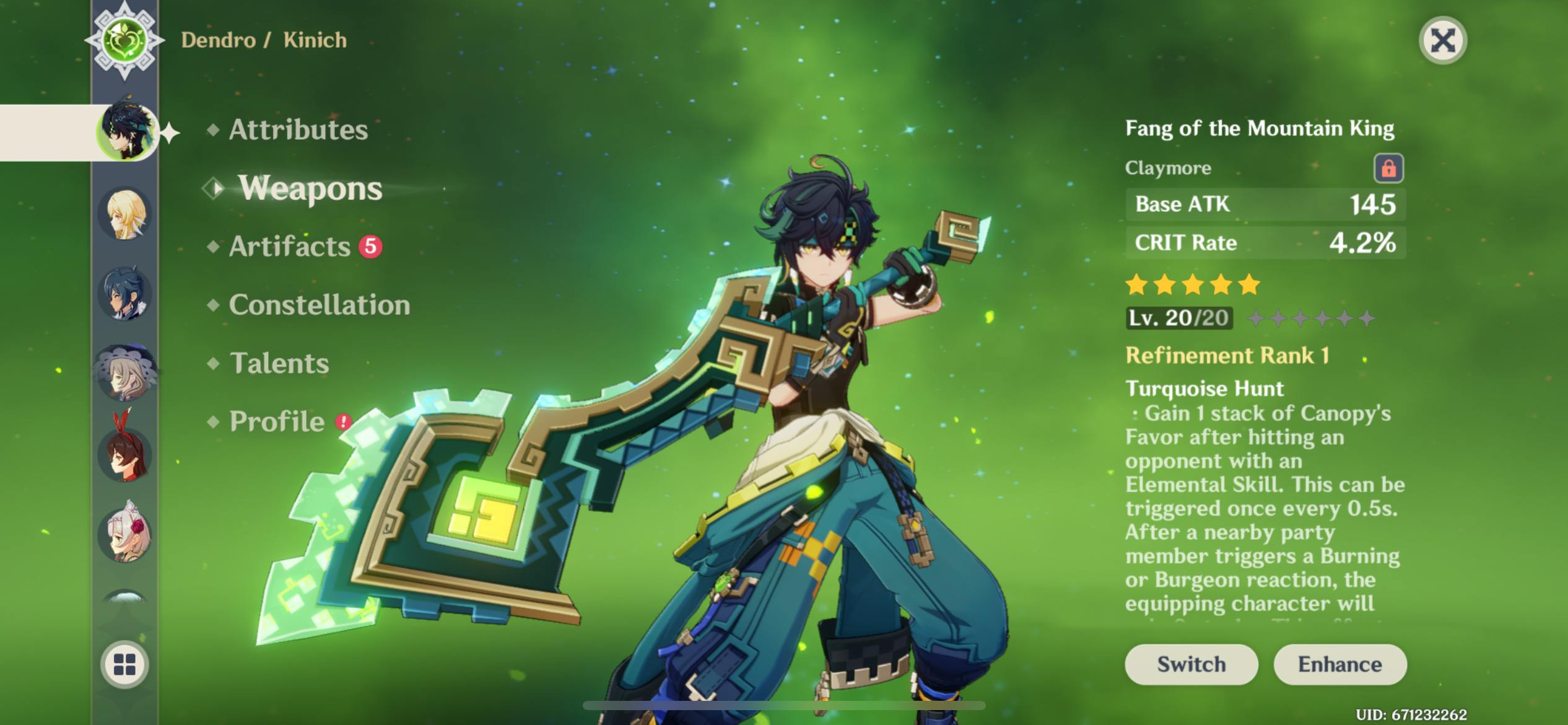Choose Noelle's portrait with the rose
This screenshot has width=1568, height=725.
125,533
